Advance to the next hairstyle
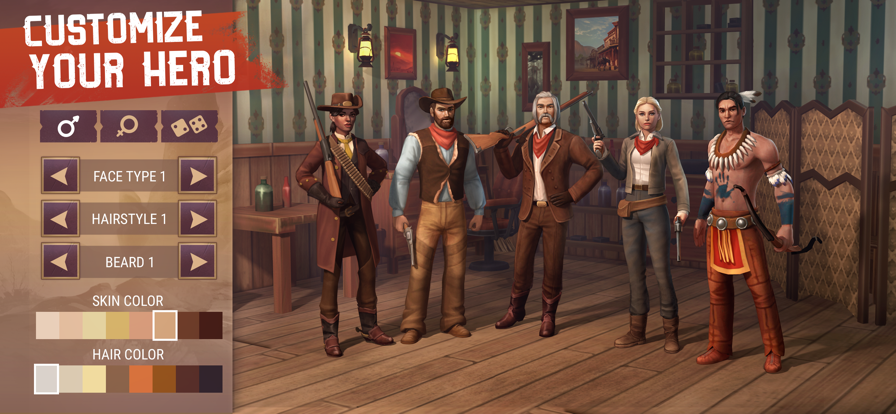Image resolution: width=896 pixels, height=414 pixels. pyautogui.click(x=197, y=219)
